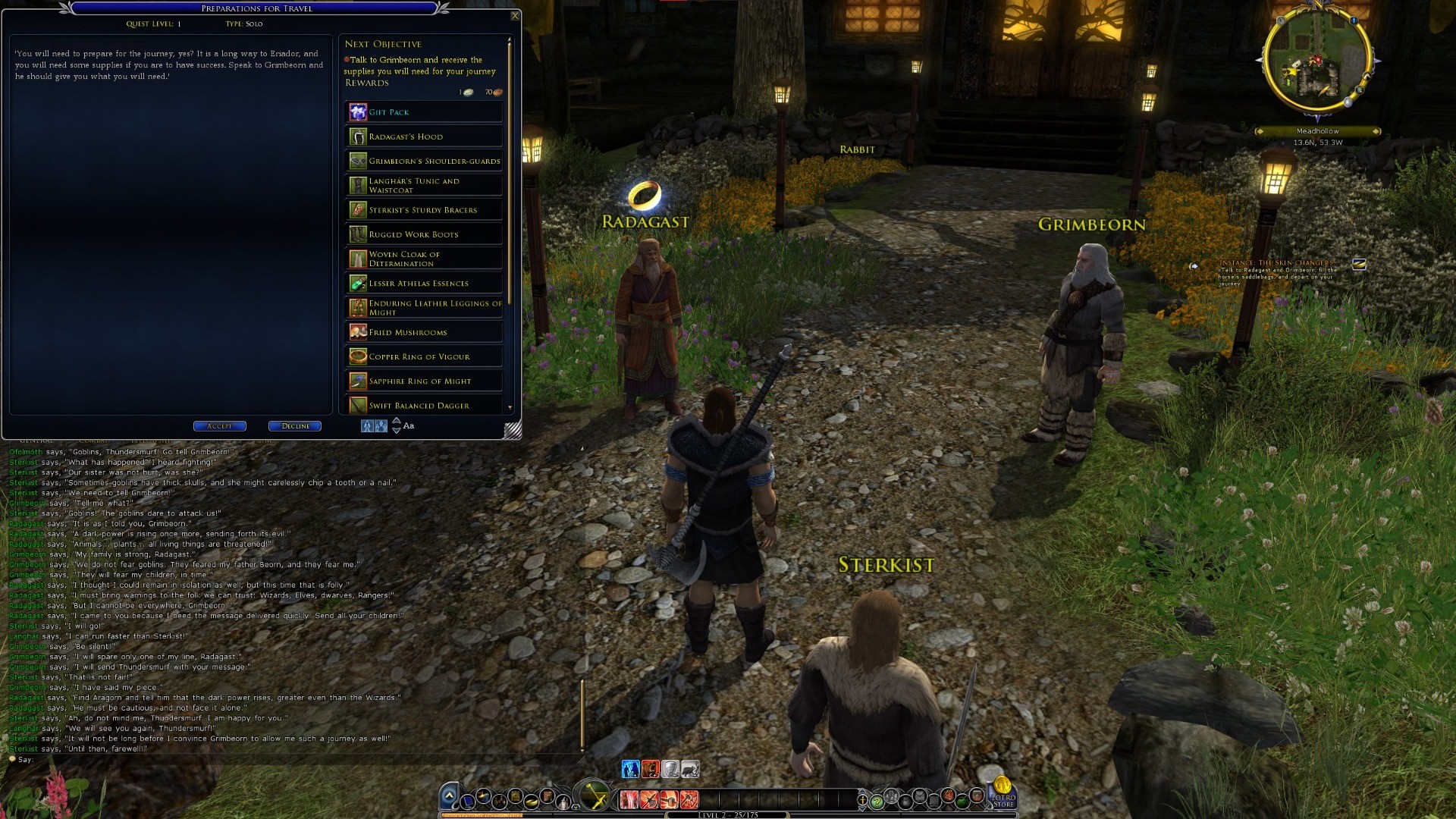This screenshot has width=1456, height=819.
Task: Increase the quest text font size
Action: (x=396, y=421)
